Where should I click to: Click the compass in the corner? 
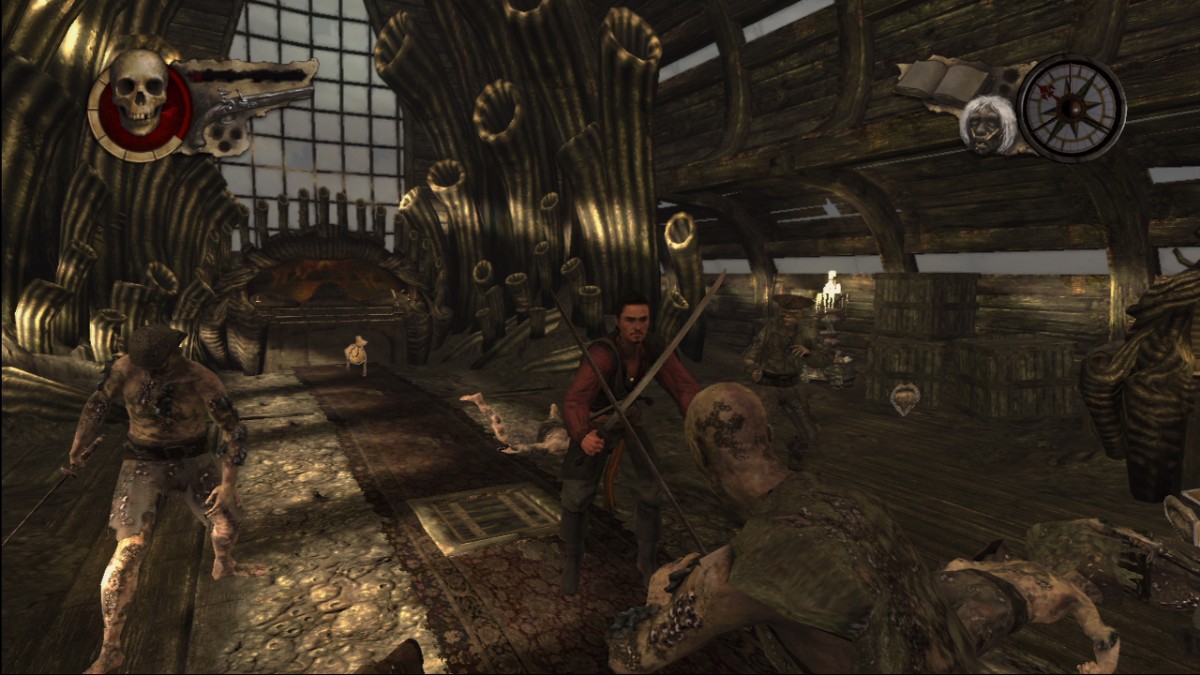click(x=1071, y=108)
